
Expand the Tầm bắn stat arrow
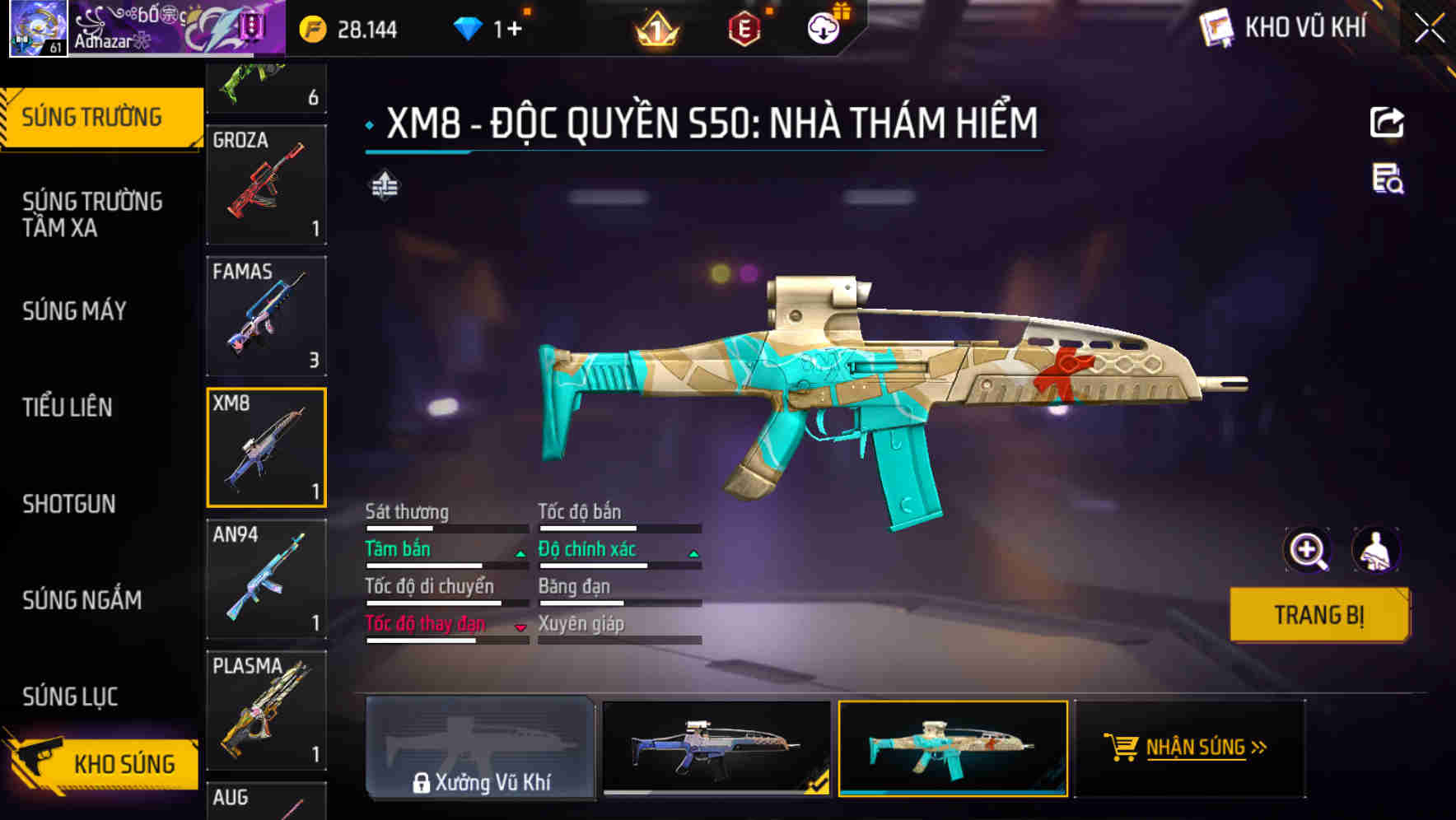click(520, 553)
